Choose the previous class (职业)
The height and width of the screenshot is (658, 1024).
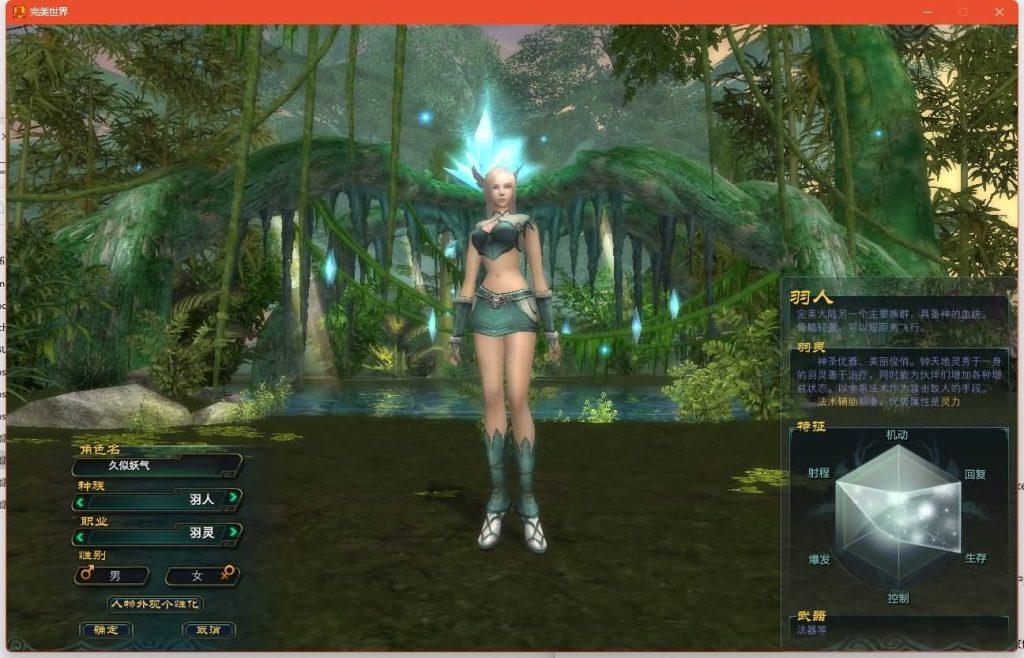coord(79,534)
